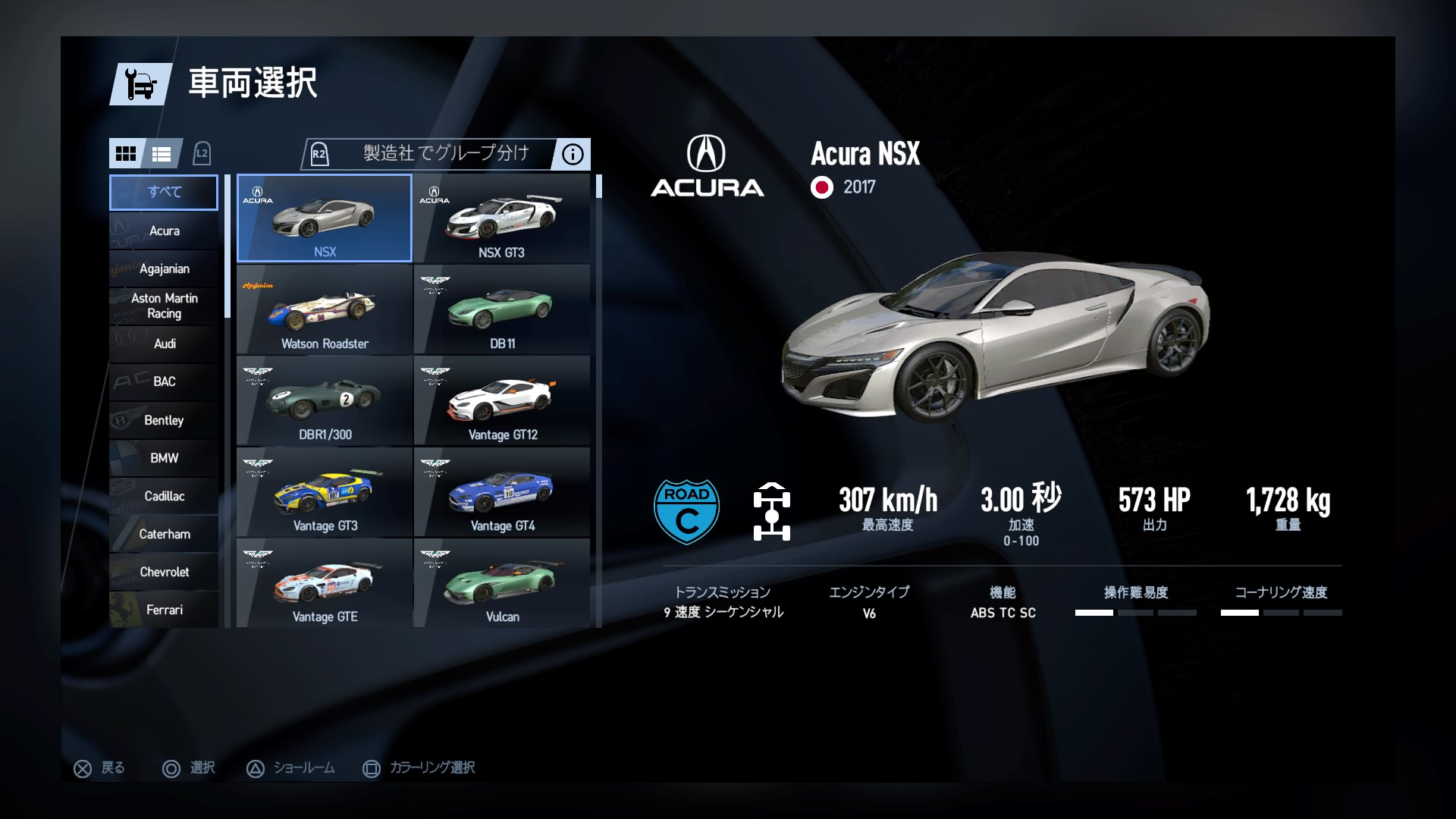Image resolution: width=1456 pixels, height=819 pixels.
Task: Pick the Watson Roadster tile
Action: (x=325, y=309)
